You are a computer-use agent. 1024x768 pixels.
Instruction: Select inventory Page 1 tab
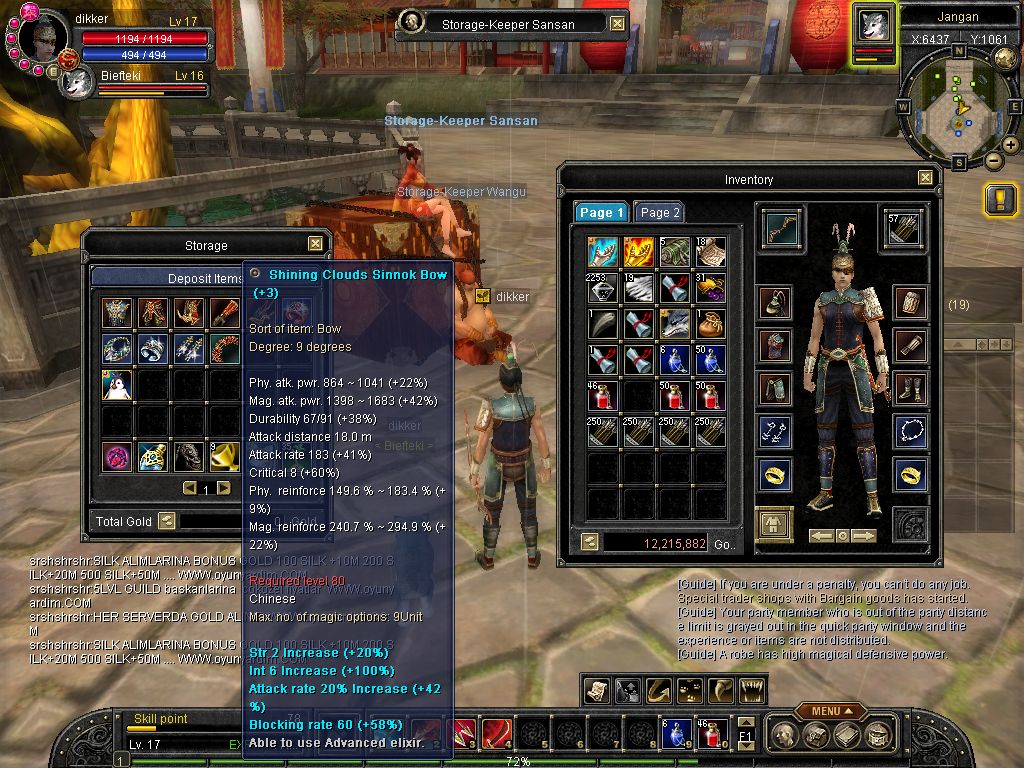601,212
